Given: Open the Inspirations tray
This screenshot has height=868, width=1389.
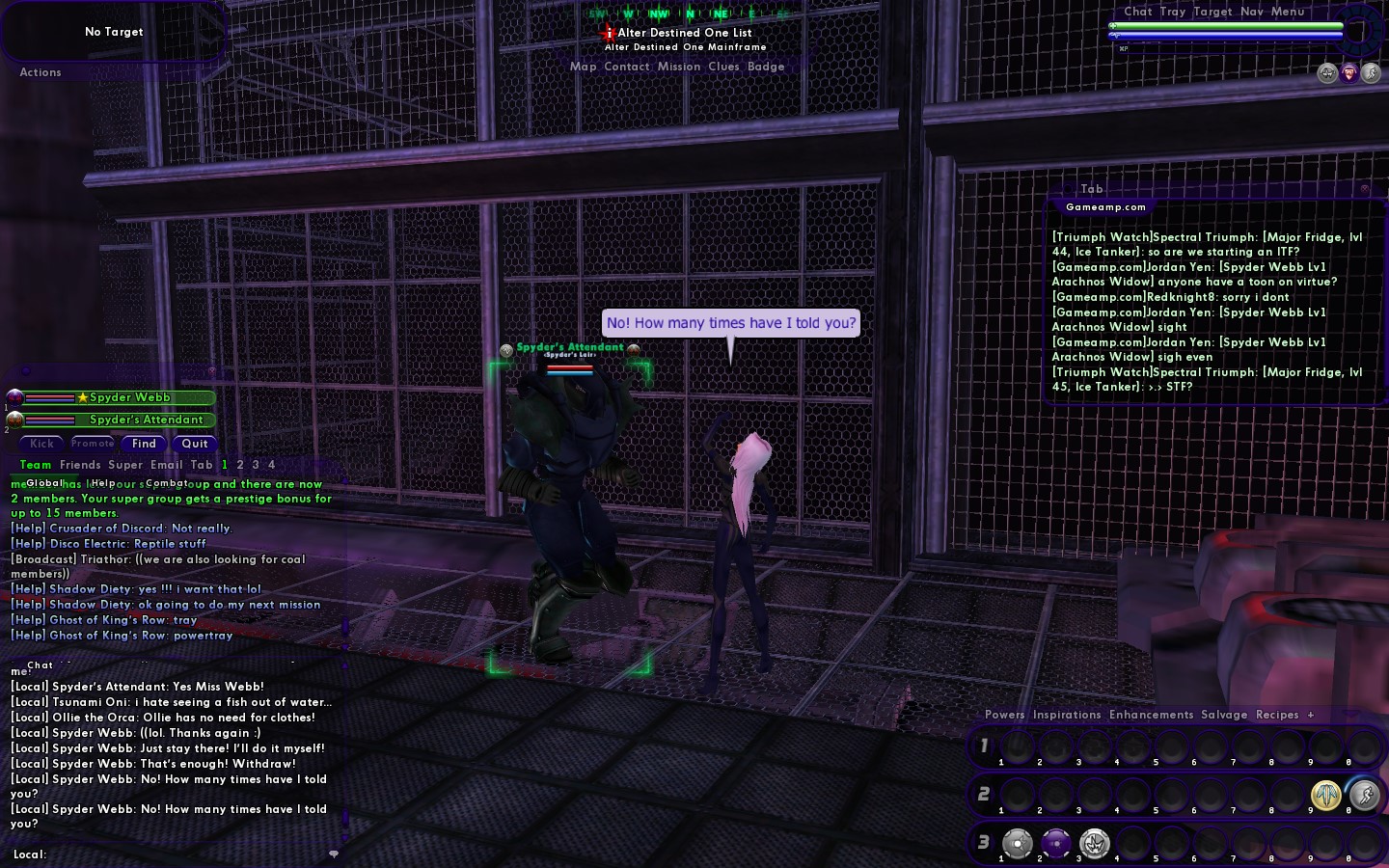Looking at the screenshot, I should [1067, 715].
